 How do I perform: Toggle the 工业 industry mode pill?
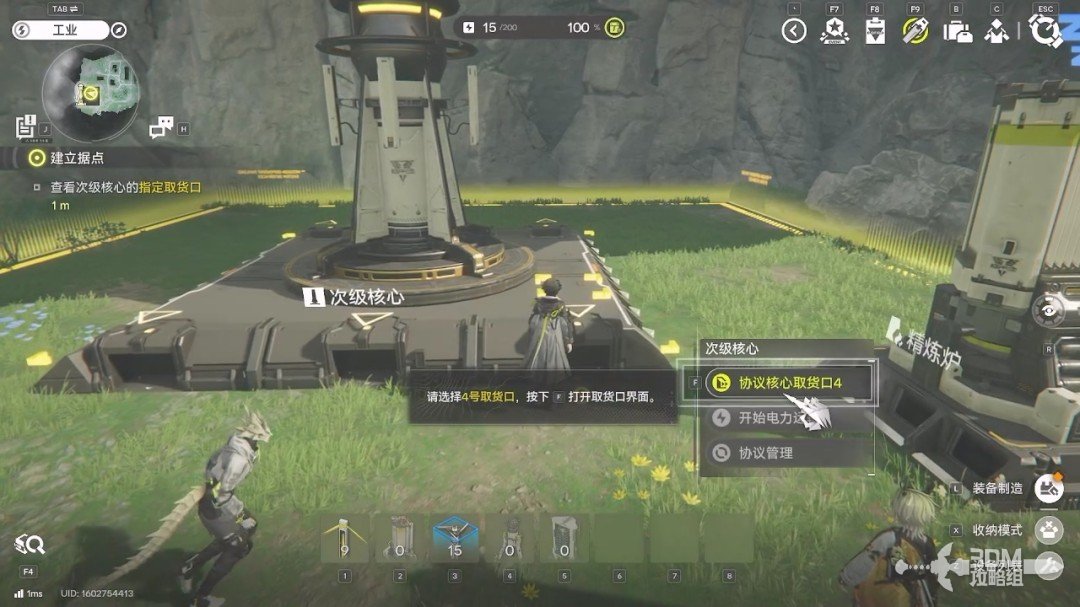[x=60, y=30]
